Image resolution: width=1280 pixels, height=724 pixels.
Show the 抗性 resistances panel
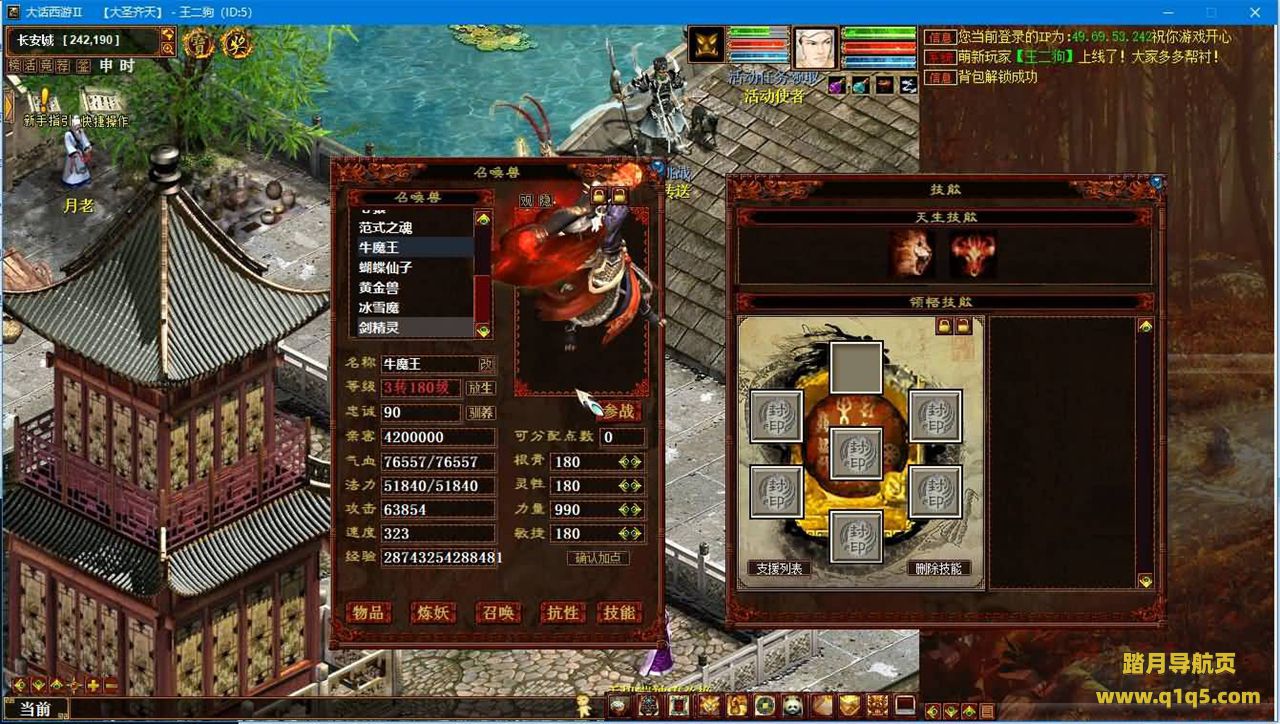point(561,612)
